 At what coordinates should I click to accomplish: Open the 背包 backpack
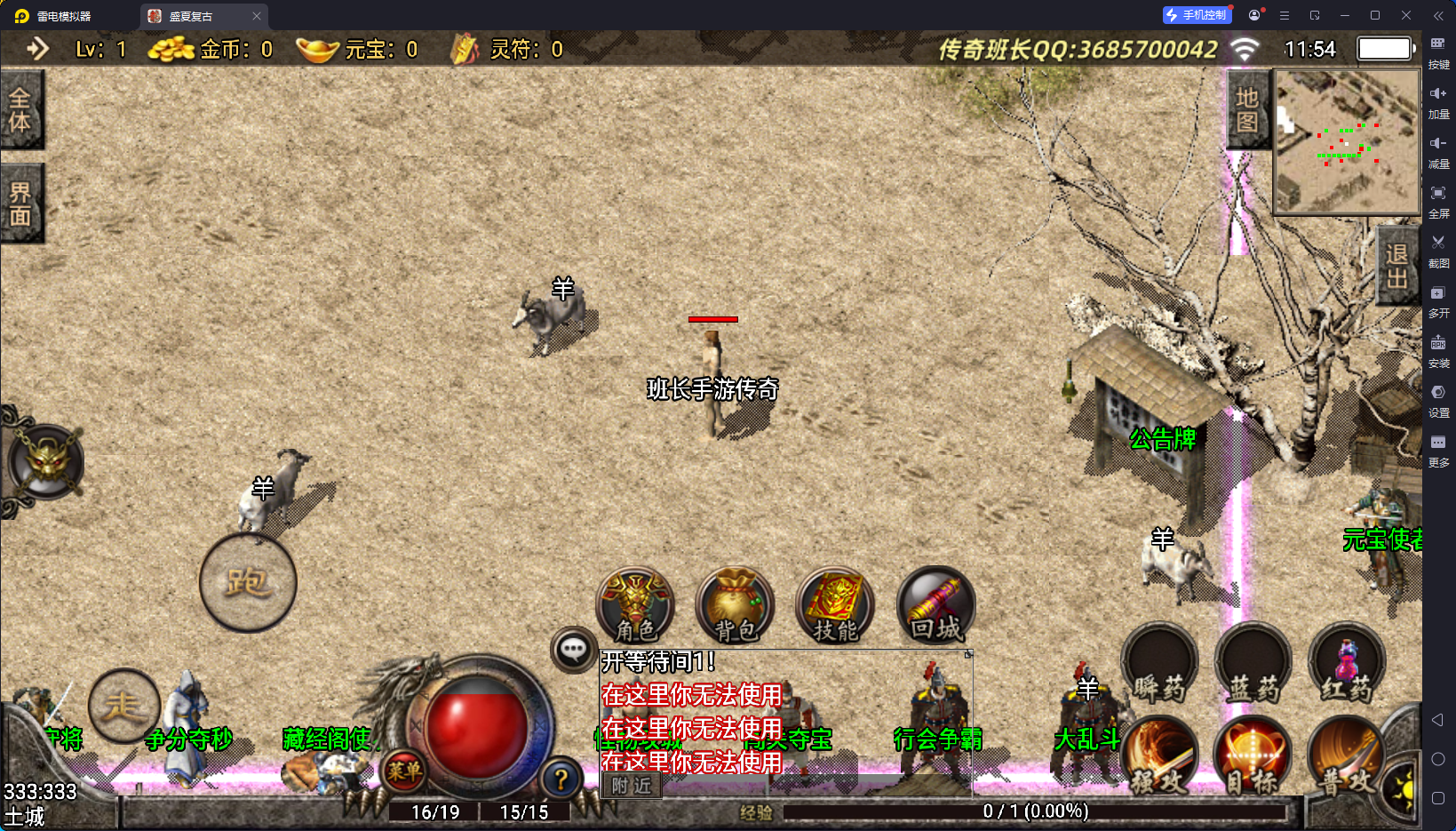tap(735, 605)
